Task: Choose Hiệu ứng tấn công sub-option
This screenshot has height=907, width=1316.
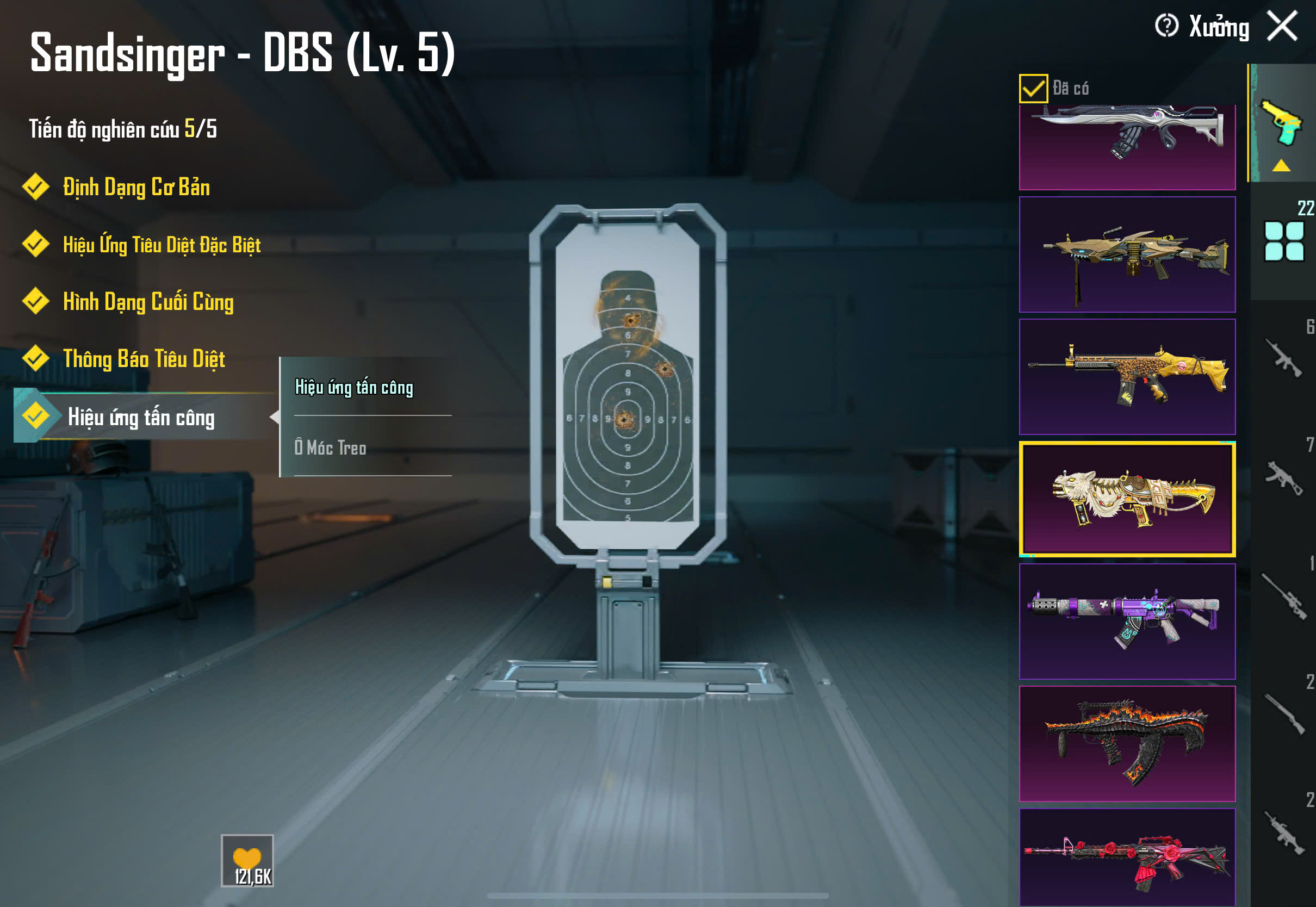Action: click(x=354, y=388)
